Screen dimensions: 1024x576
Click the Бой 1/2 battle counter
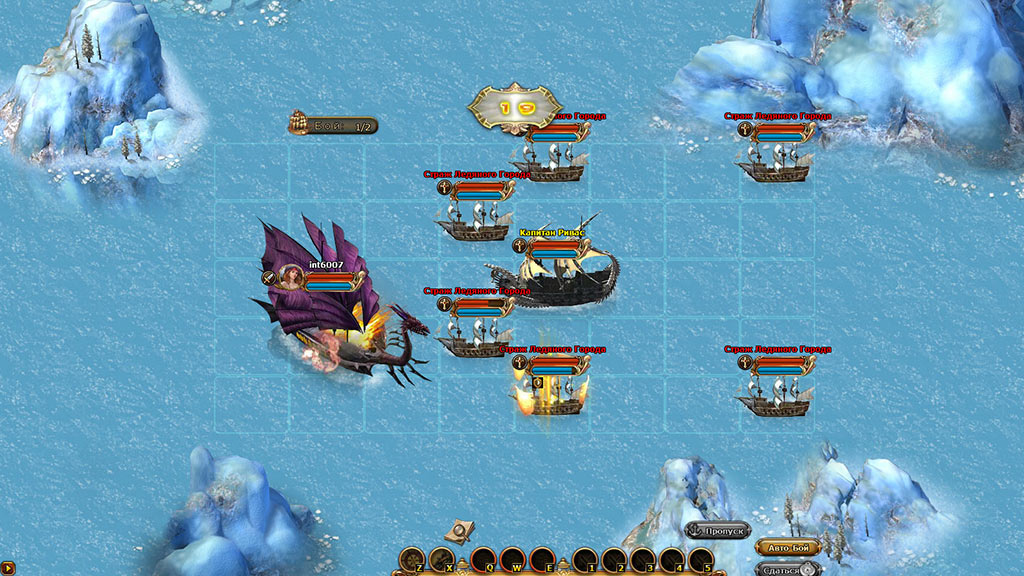[333, 126]
